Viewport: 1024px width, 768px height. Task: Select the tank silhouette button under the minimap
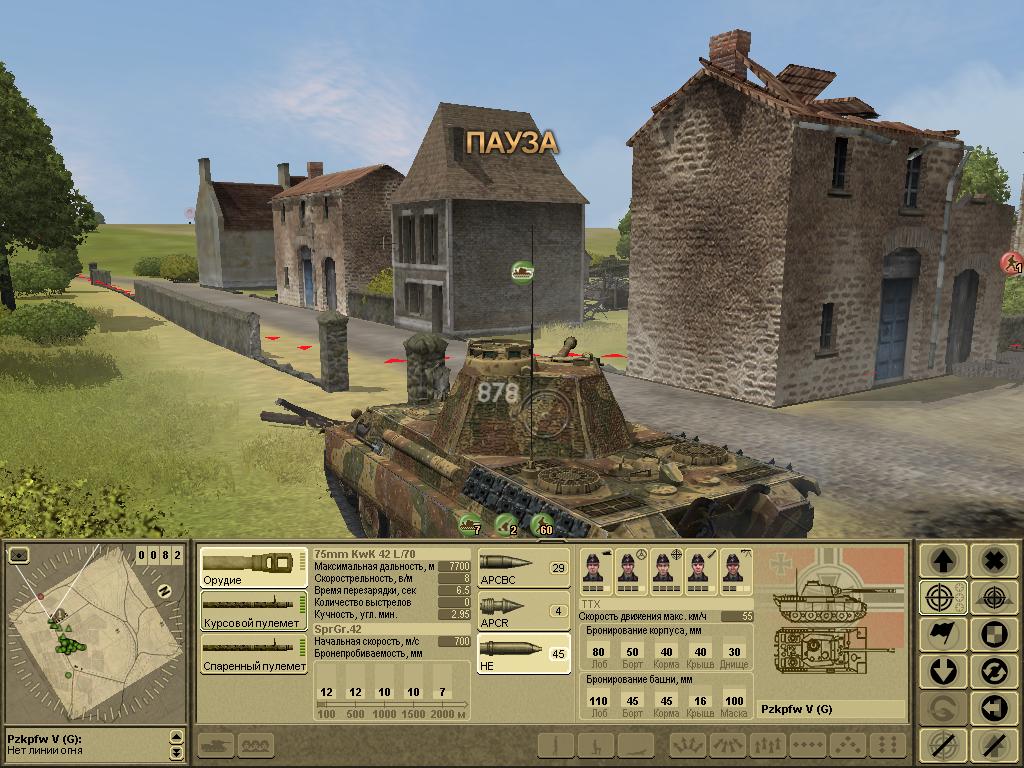tap(215, 744)
